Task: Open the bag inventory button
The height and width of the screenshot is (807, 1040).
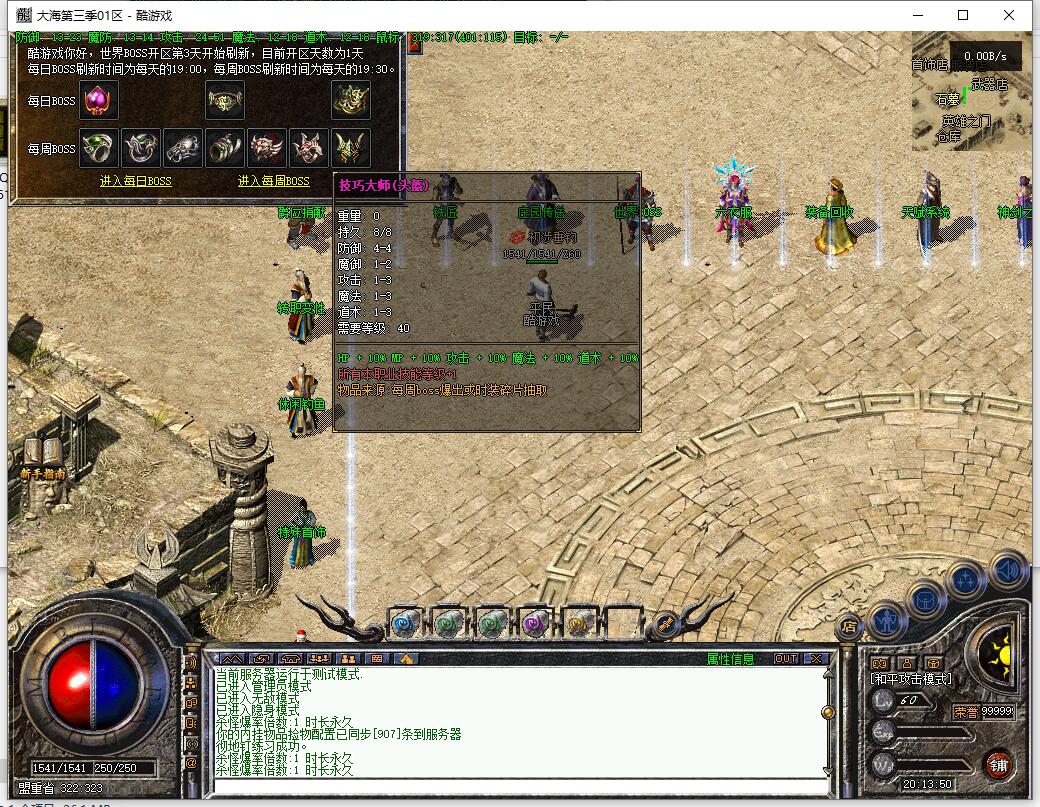Action: coord(926,600)
